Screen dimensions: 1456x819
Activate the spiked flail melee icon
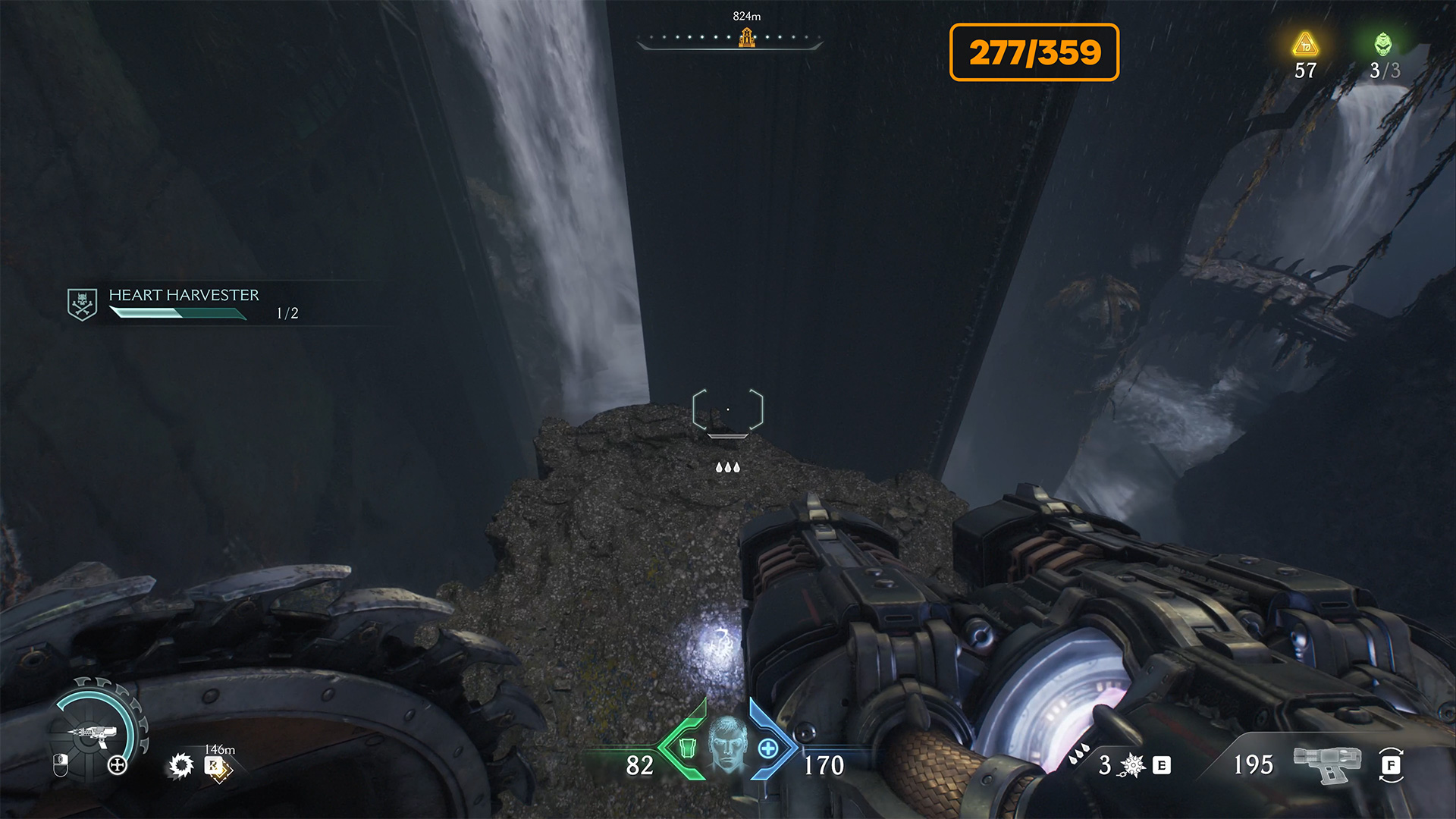[x=1132, y=765]
